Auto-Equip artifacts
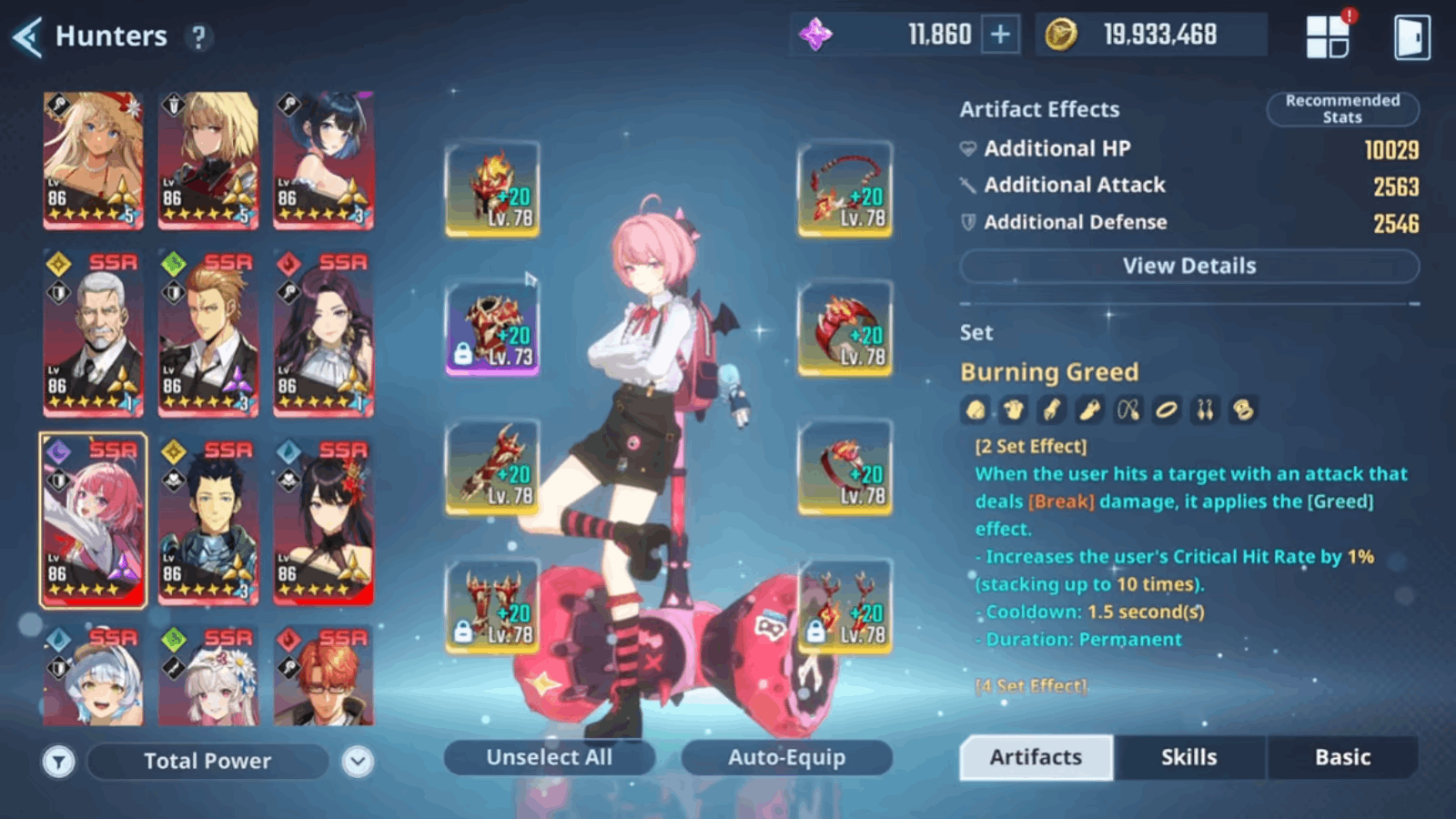Screen dimensions: 1456x819 point(786,757)
